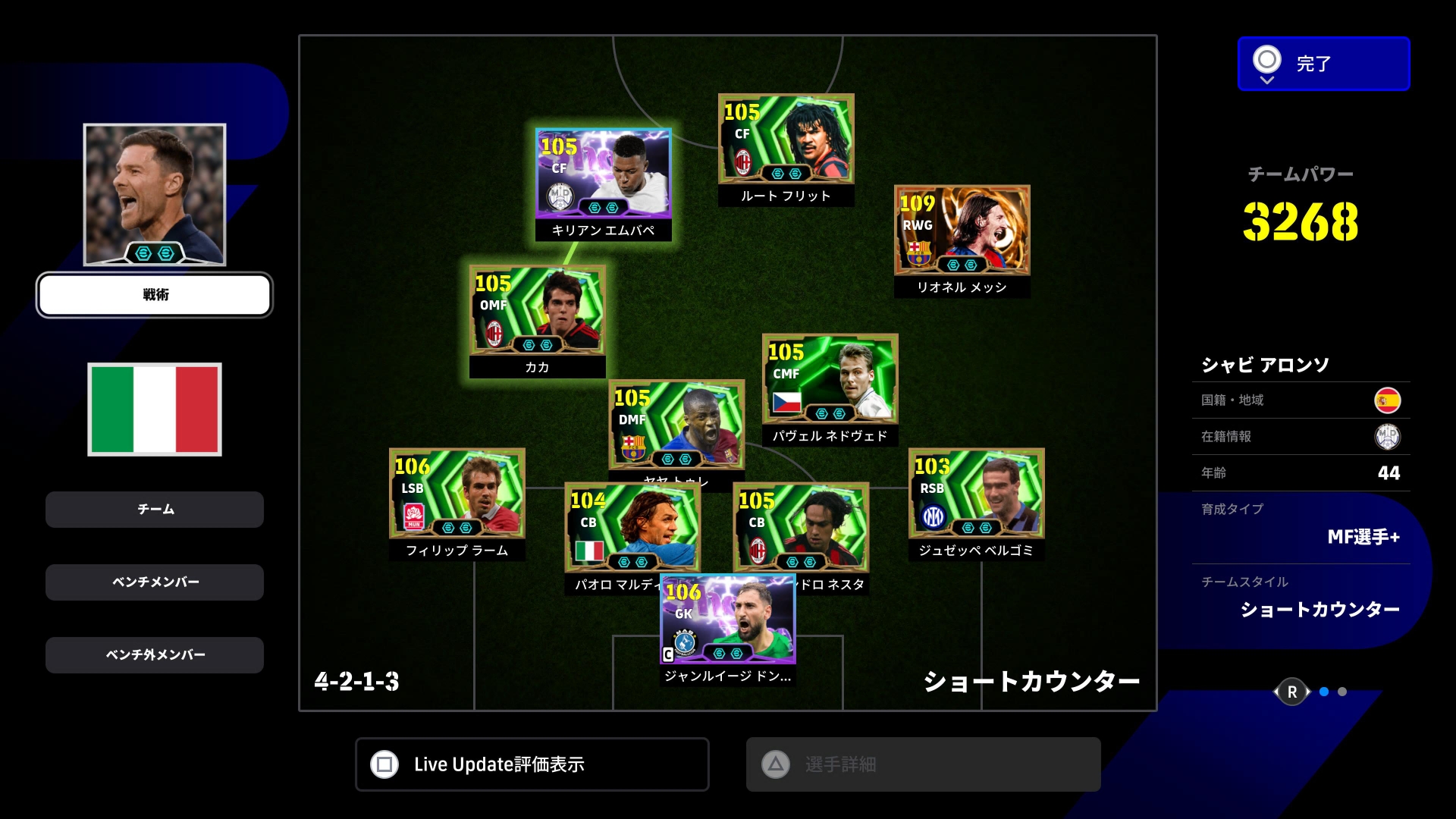Open the ベンチメンバー list
This screenshot has width=1456, height=819.
(x=155, y=582)
